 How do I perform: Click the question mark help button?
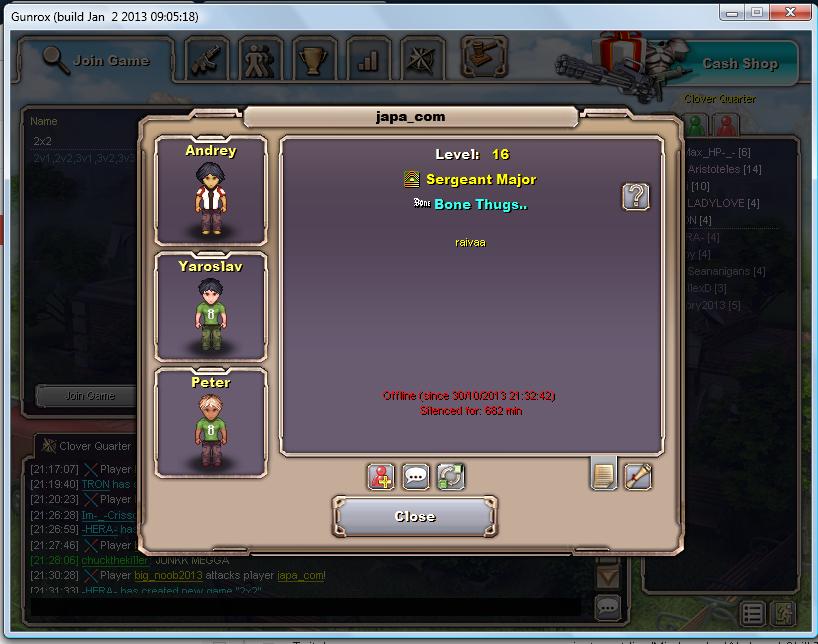coord(635,196)
